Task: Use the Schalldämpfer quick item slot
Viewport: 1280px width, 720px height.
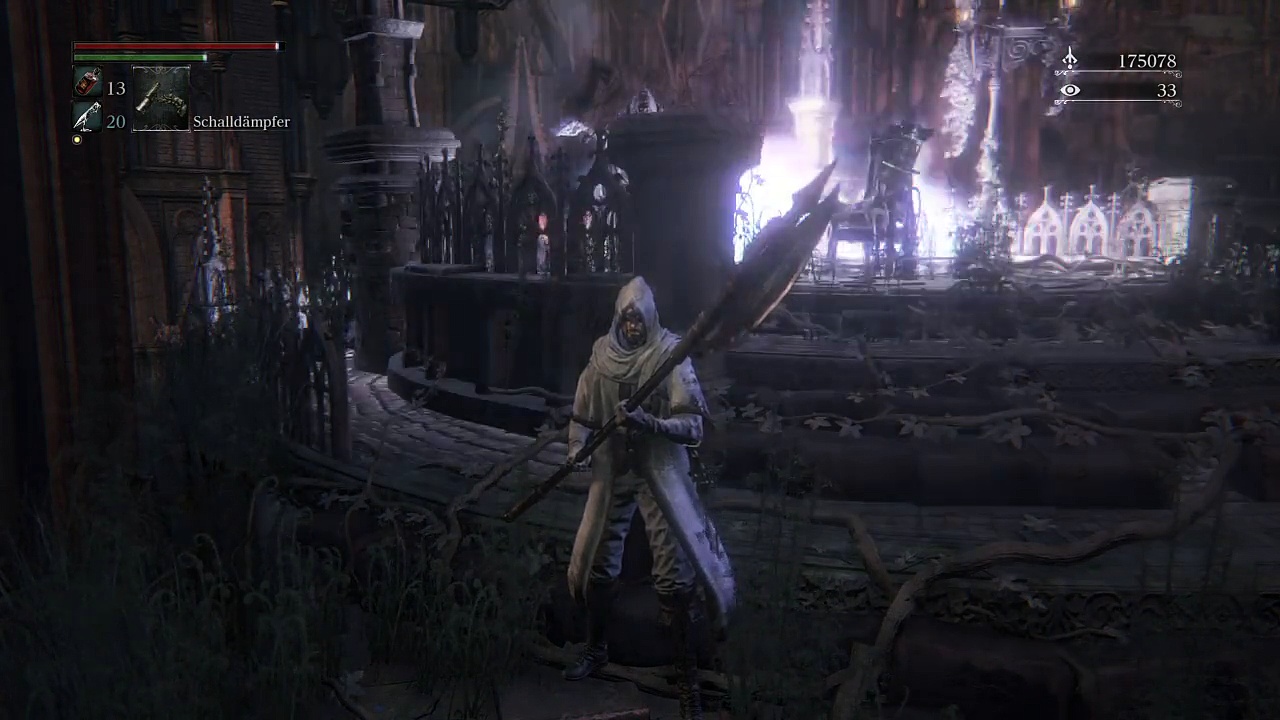Action: pos(161,99)
